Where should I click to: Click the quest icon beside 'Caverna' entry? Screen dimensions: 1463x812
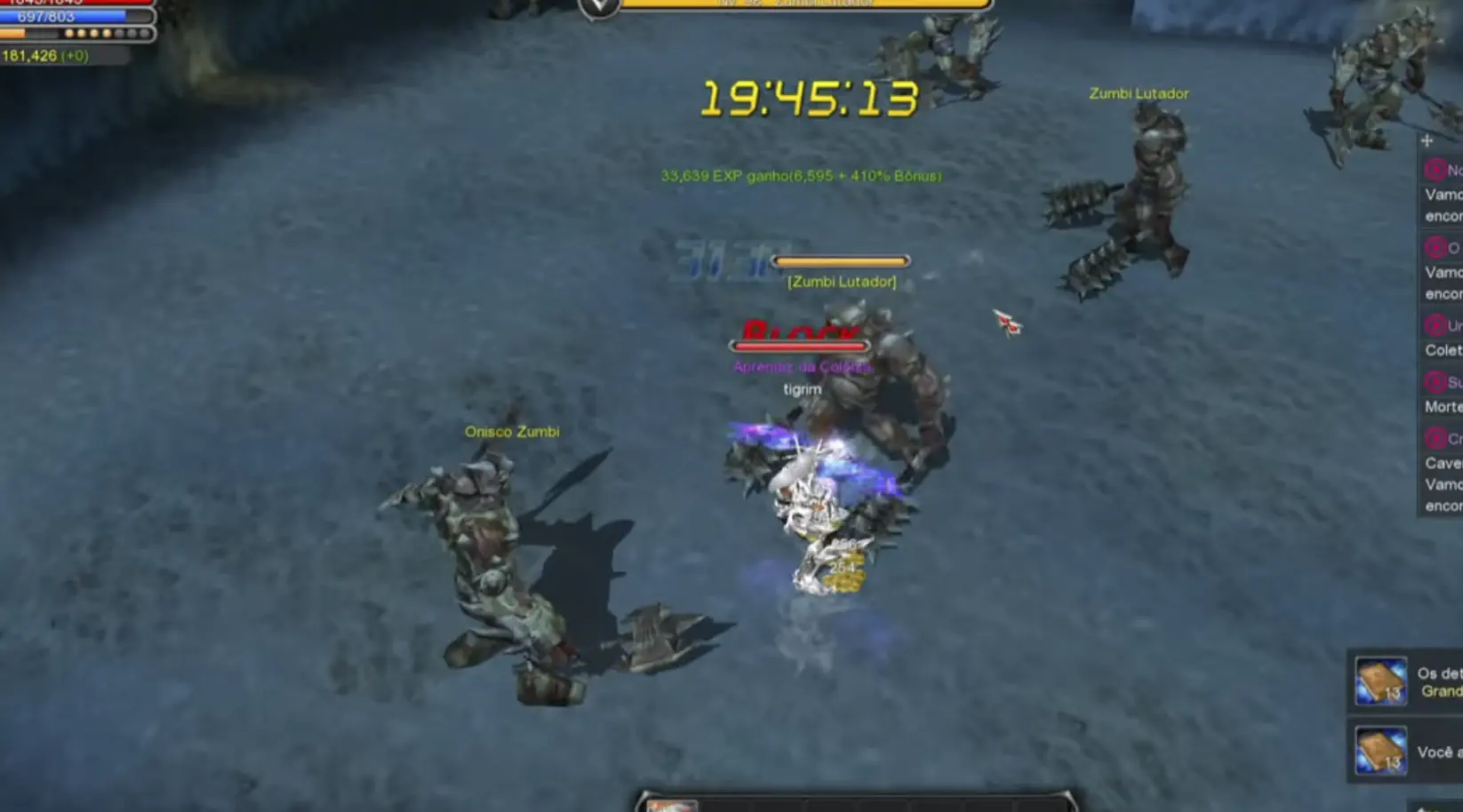pos(1434,438)
